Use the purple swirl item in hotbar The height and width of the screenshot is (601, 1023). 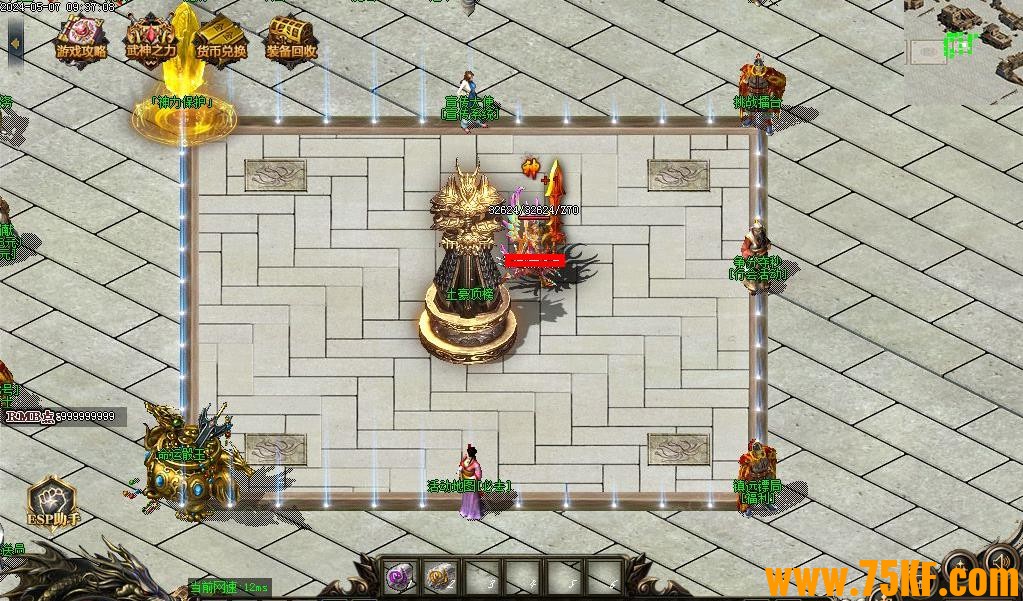(401, 575)
